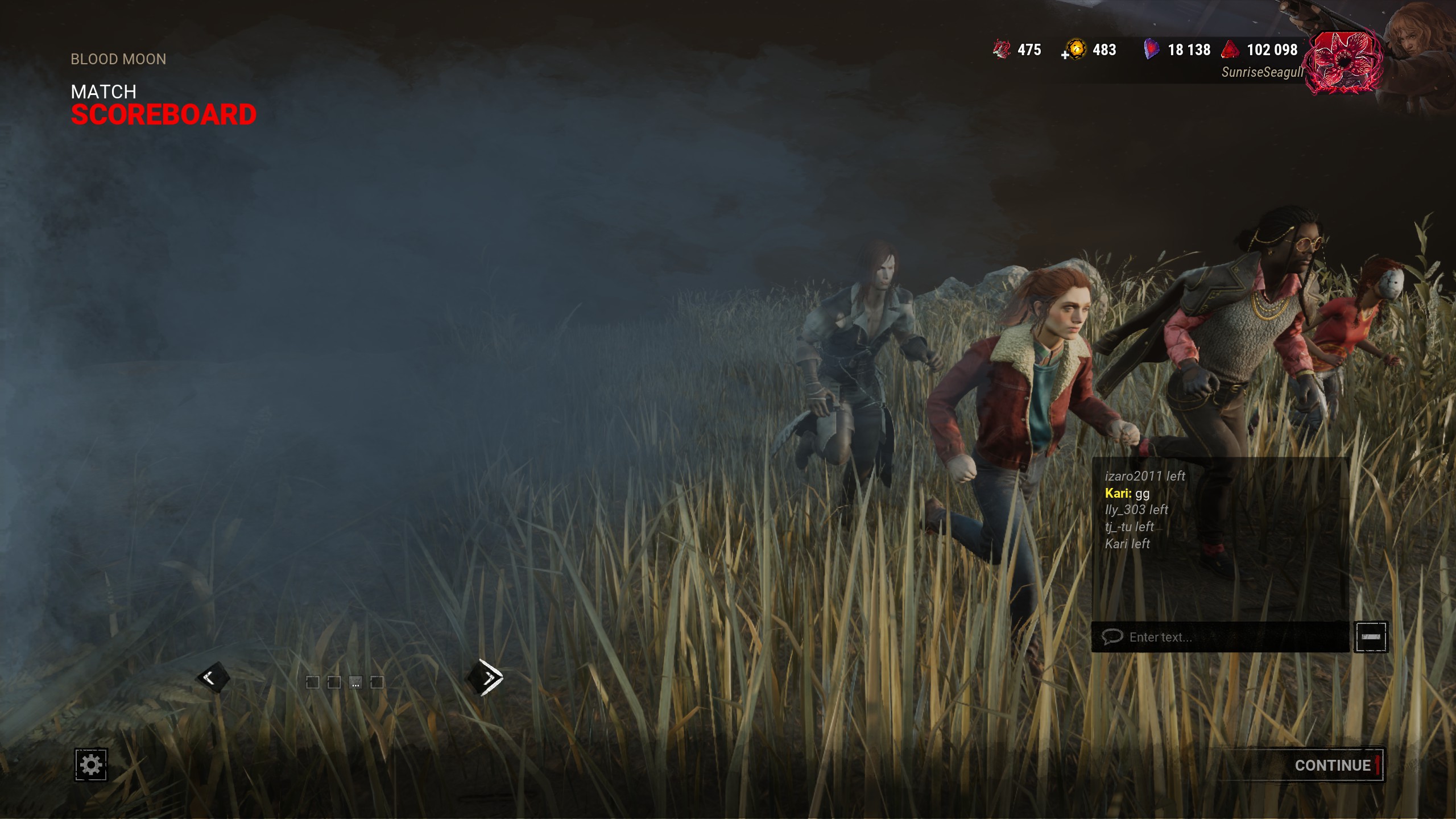Click the CONTINUE button

coord(1332,765)
